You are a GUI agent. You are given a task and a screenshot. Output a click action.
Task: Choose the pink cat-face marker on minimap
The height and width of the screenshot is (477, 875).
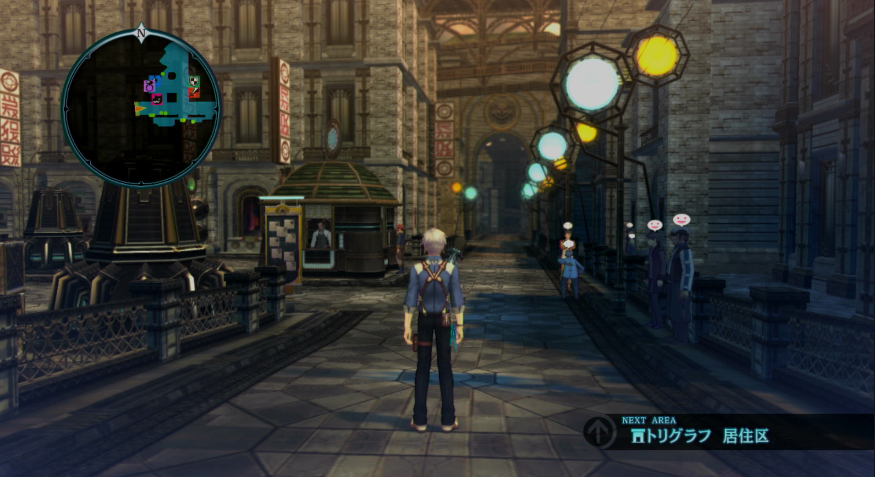(157, 99)
